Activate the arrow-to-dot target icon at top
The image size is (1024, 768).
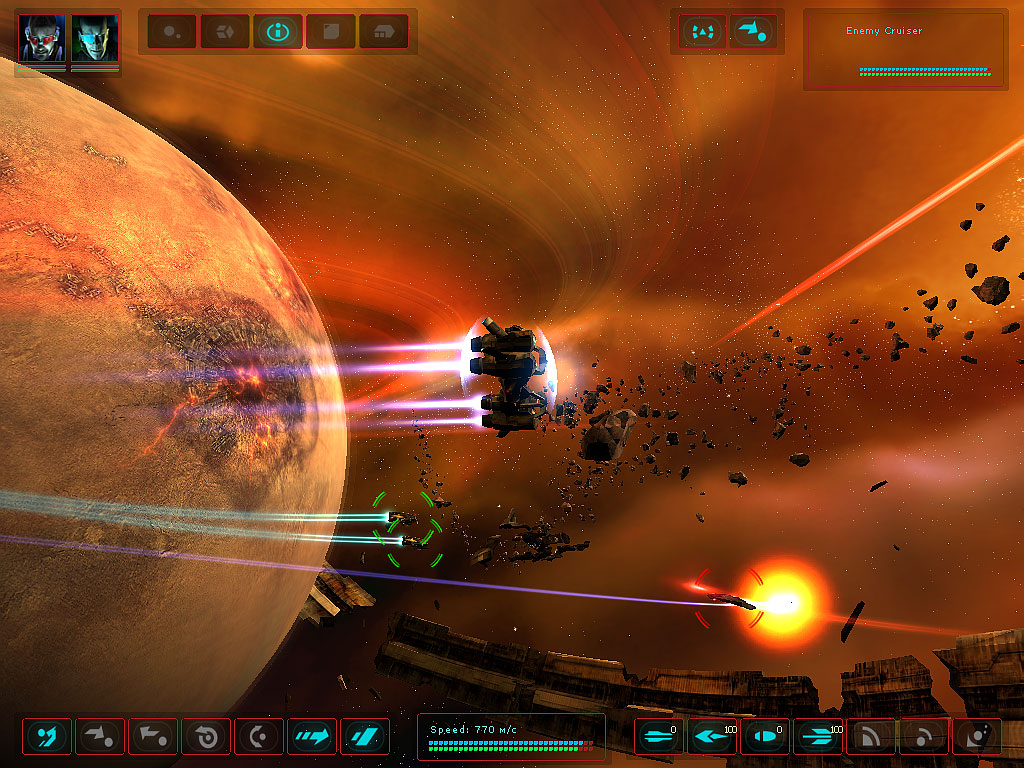pos(754,32)
